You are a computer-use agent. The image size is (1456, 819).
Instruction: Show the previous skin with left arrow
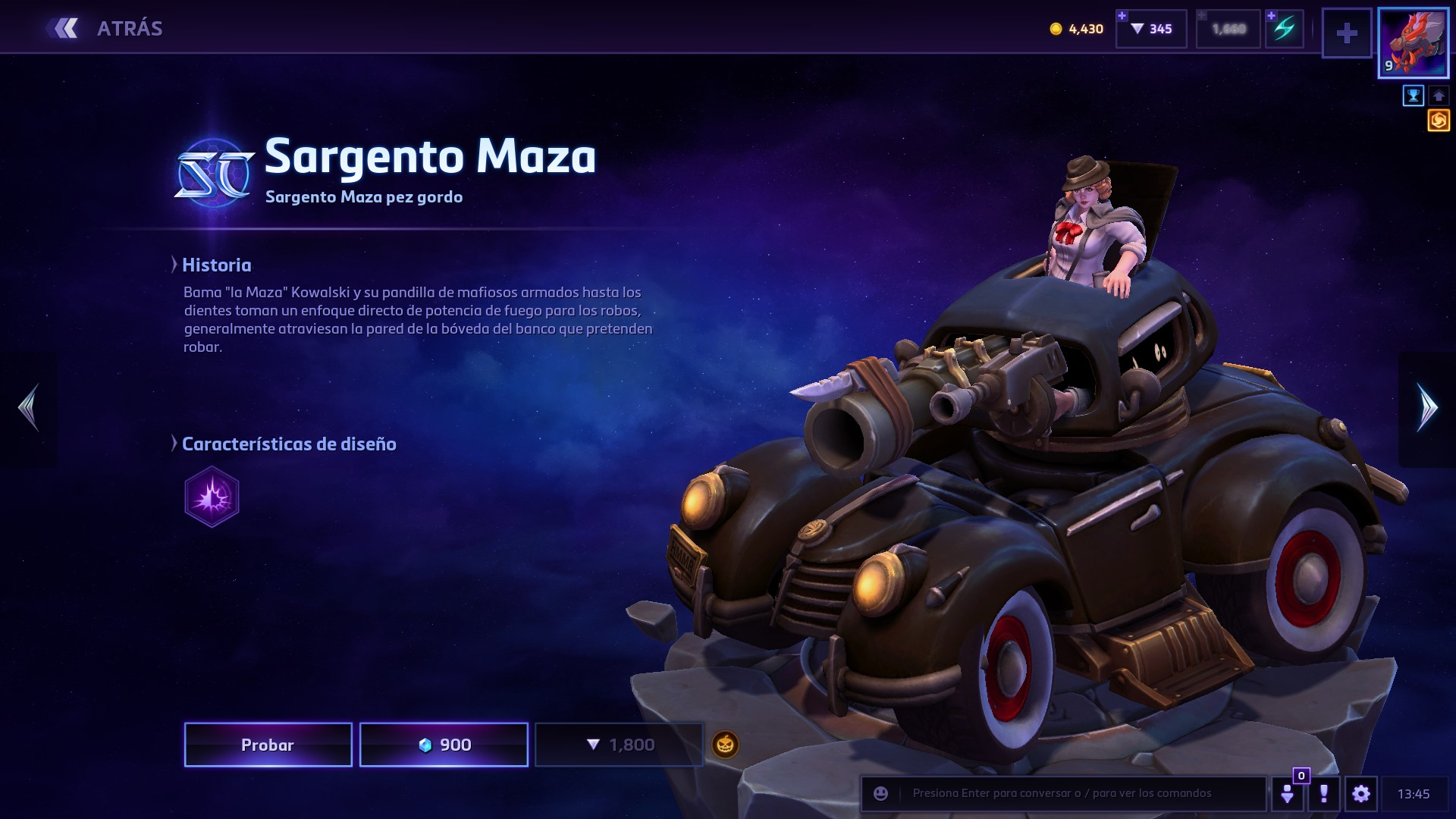click(x=29, y=408)
